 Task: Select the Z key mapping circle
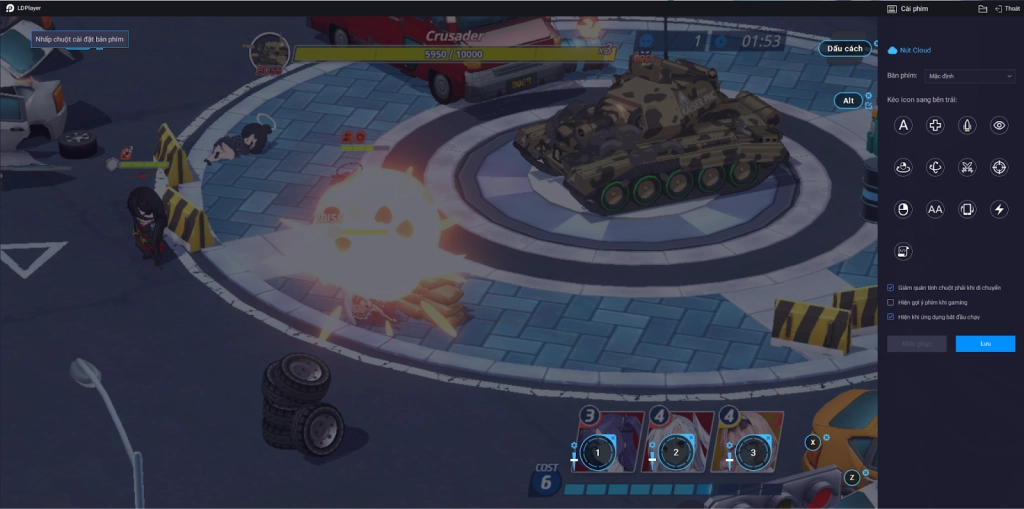click(852, 477)
